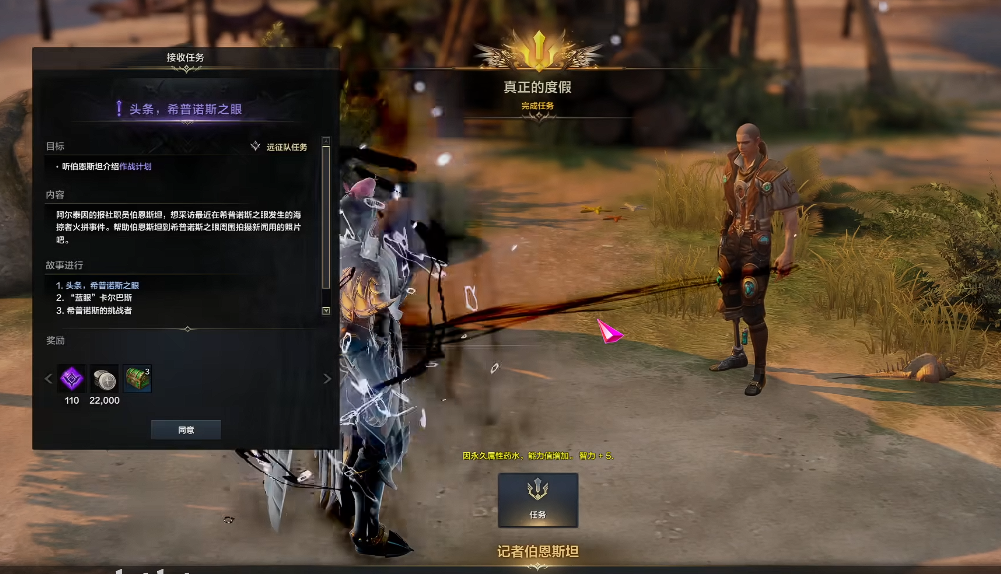Viewport: 1001px width, 574px height.
Task: Accept the quest with the 同意 button
Action: pyautogui.click(x=185, y=429)
